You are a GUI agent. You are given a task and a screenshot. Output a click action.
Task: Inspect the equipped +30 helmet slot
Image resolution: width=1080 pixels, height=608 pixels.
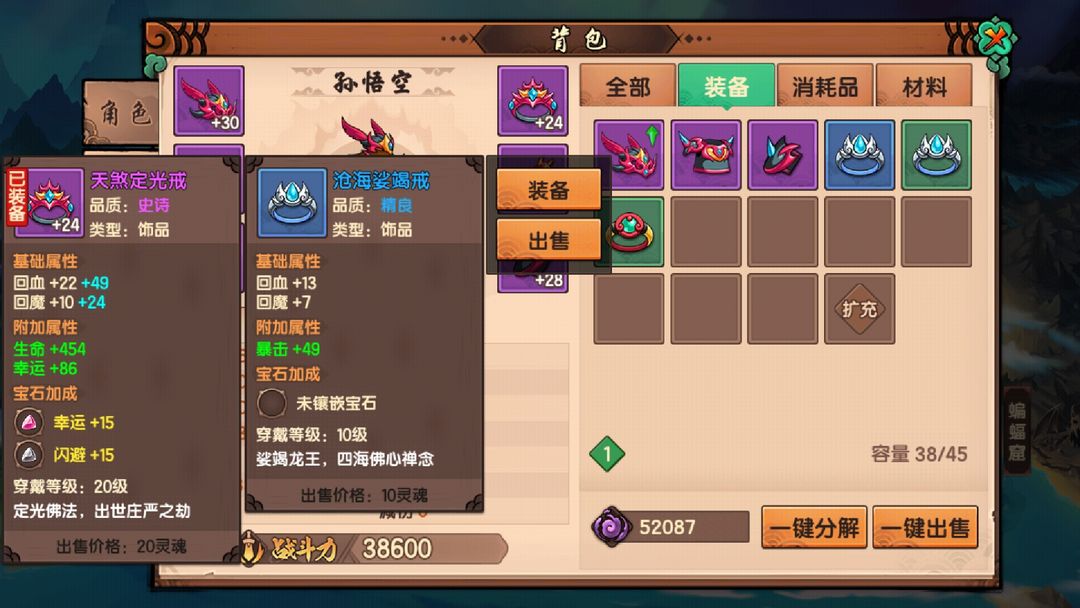tap(209, 100)
